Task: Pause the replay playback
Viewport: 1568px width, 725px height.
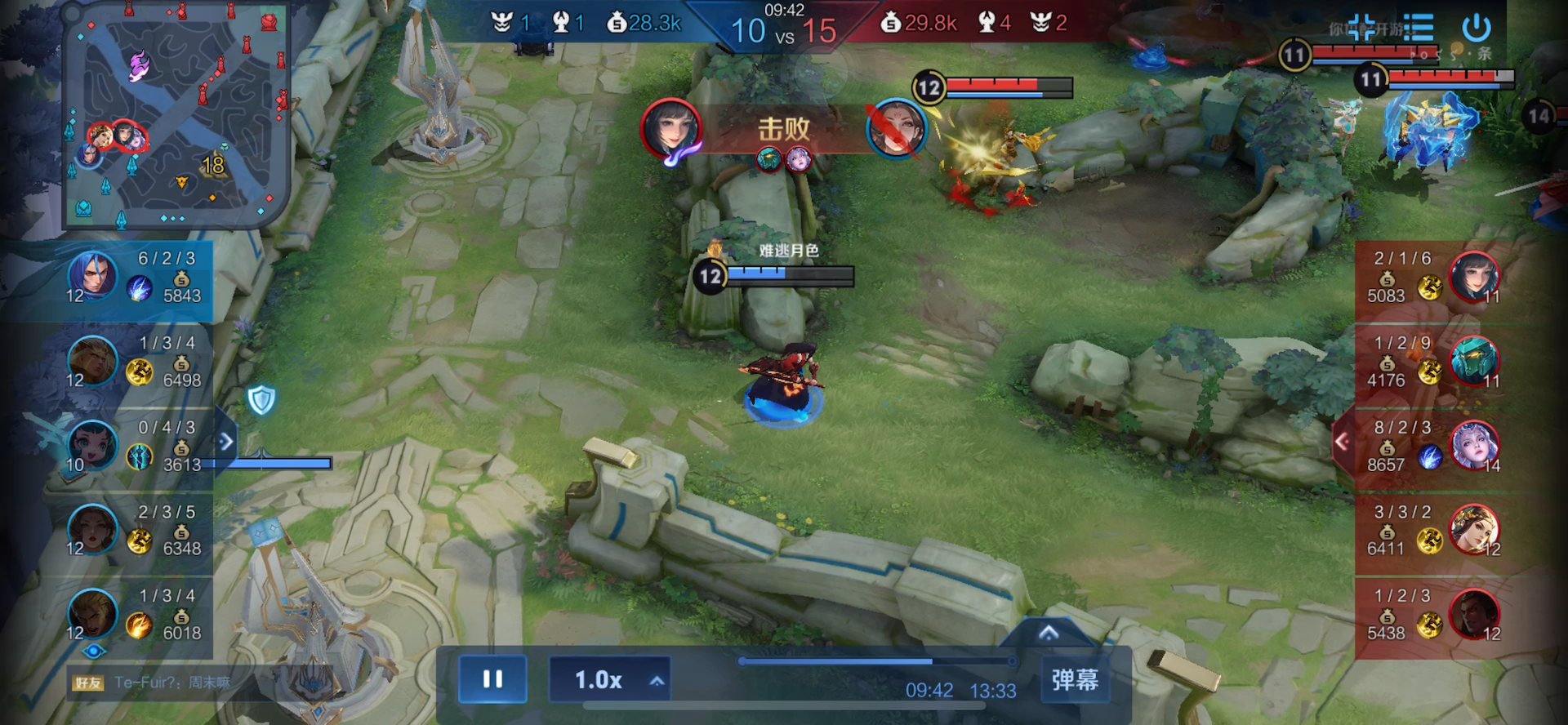Action: 492,679
